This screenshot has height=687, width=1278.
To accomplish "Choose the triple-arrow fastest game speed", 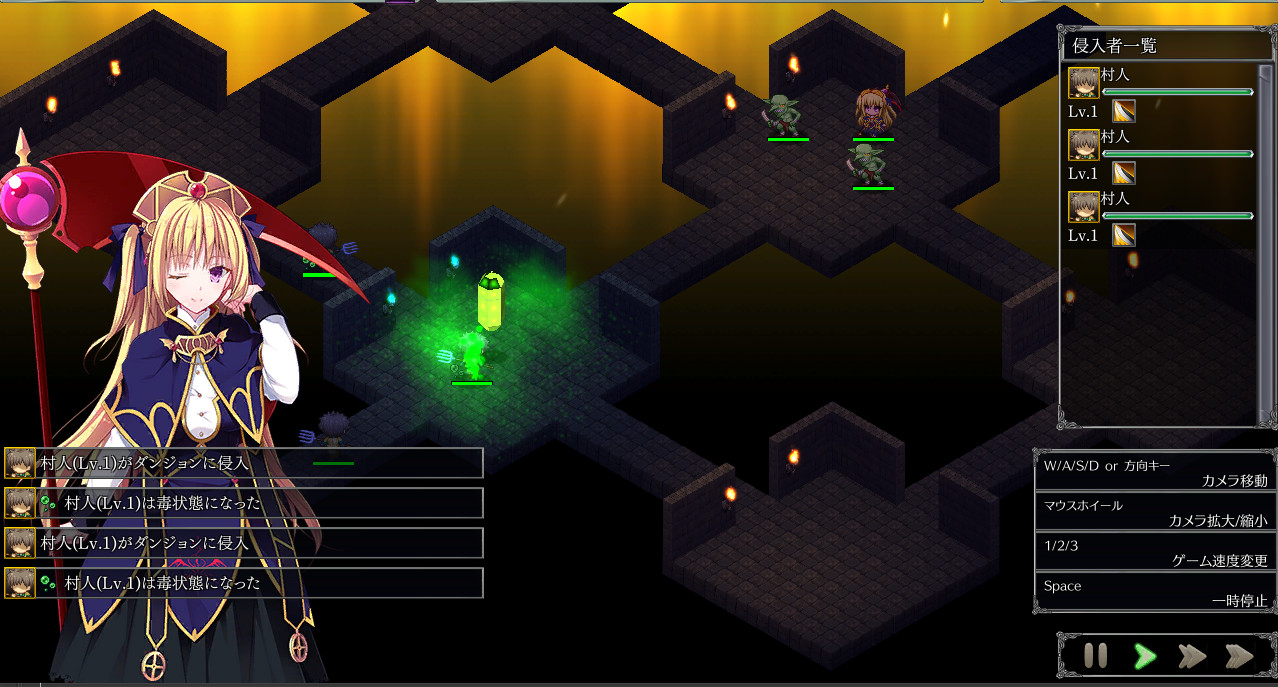I will click(1239, 656).
